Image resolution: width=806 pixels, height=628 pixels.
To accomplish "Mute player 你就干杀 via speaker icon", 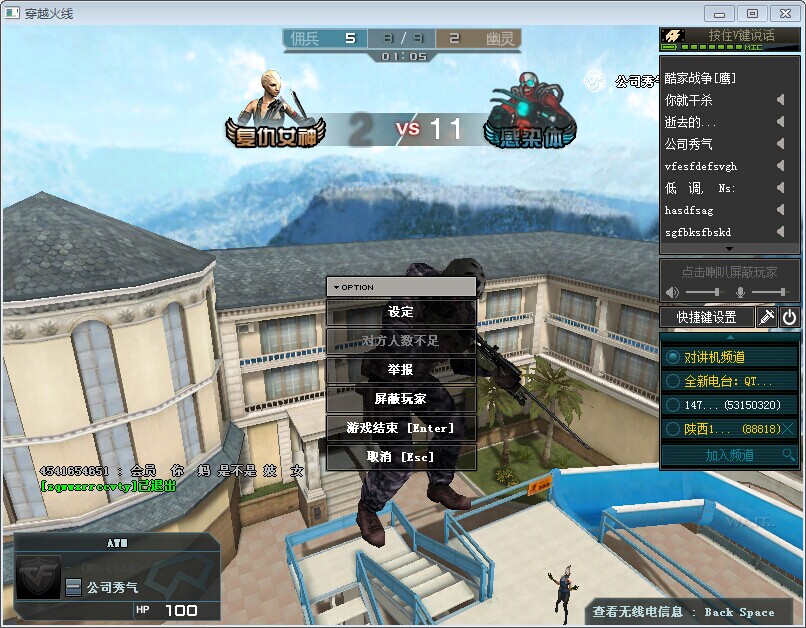I will click(780, 100).
